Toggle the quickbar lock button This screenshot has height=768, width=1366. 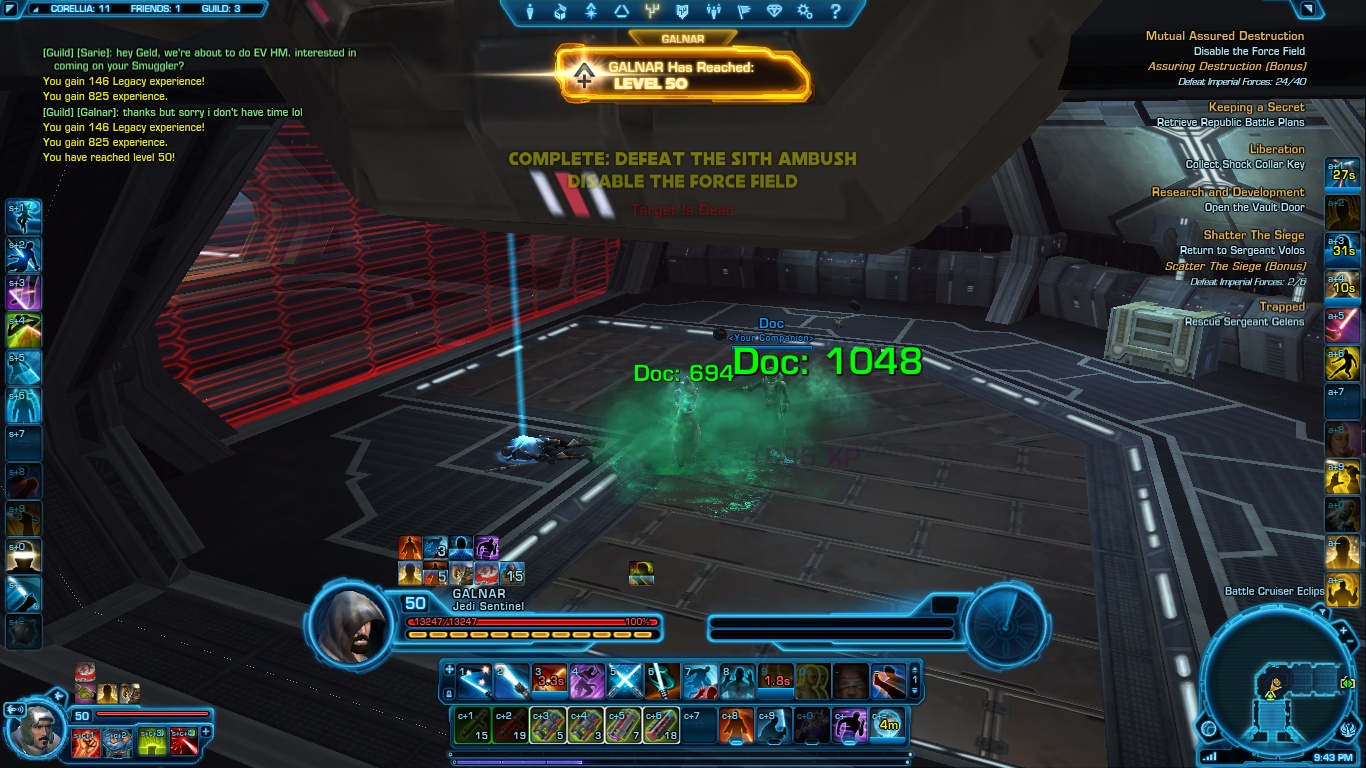coord(449,691)
